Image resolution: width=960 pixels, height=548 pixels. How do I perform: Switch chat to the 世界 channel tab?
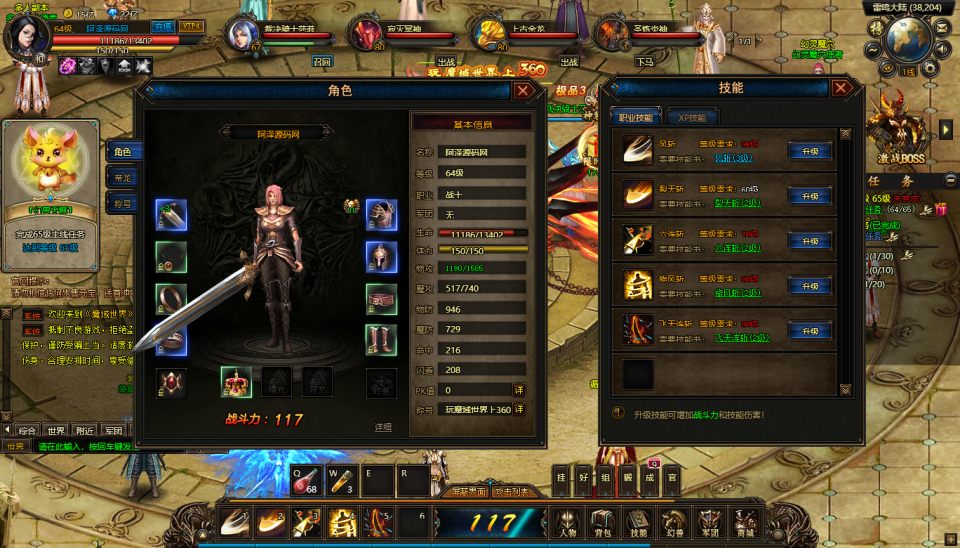click(x=56, y=431)
